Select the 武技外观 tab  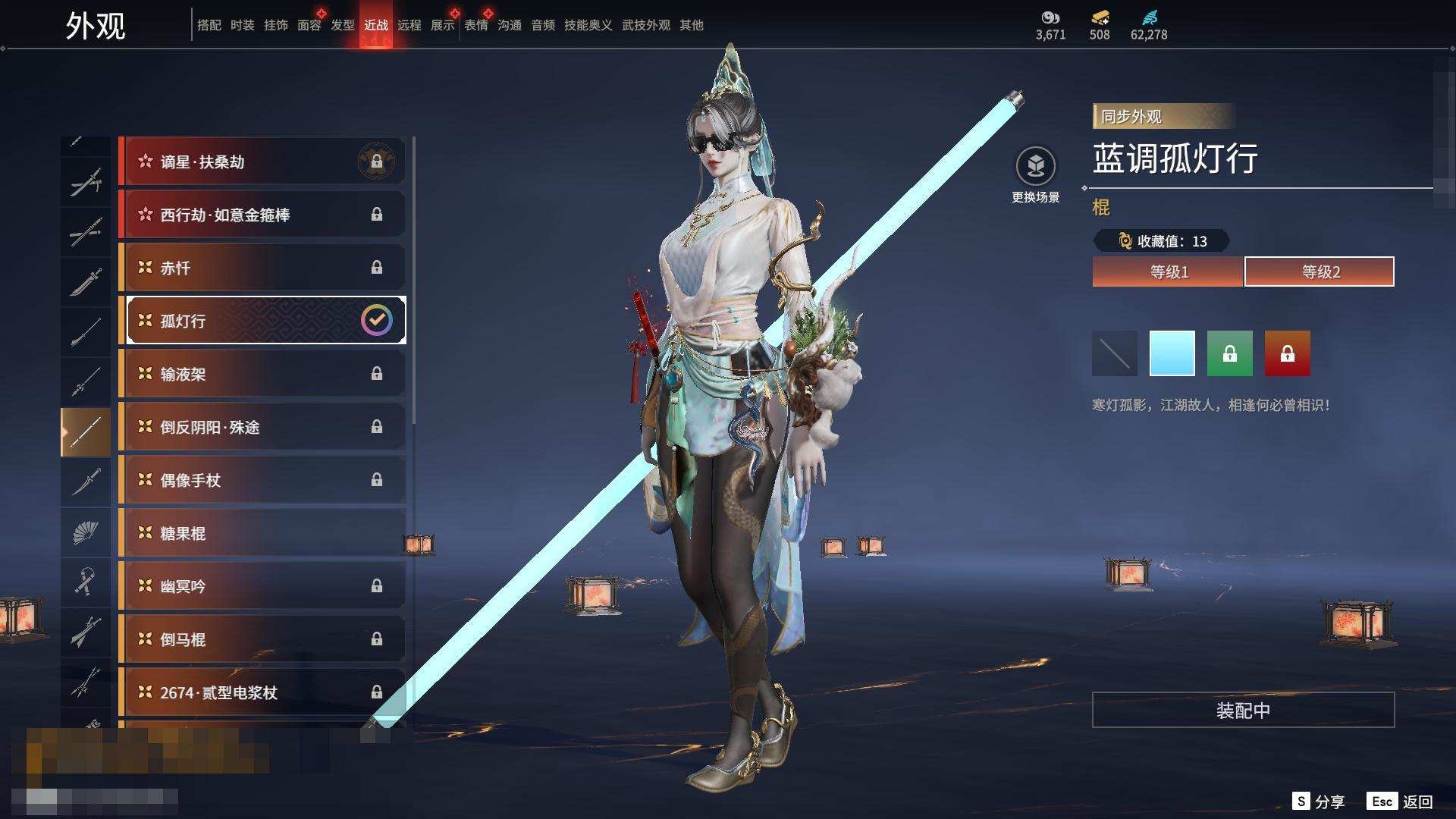pos(645,25)
